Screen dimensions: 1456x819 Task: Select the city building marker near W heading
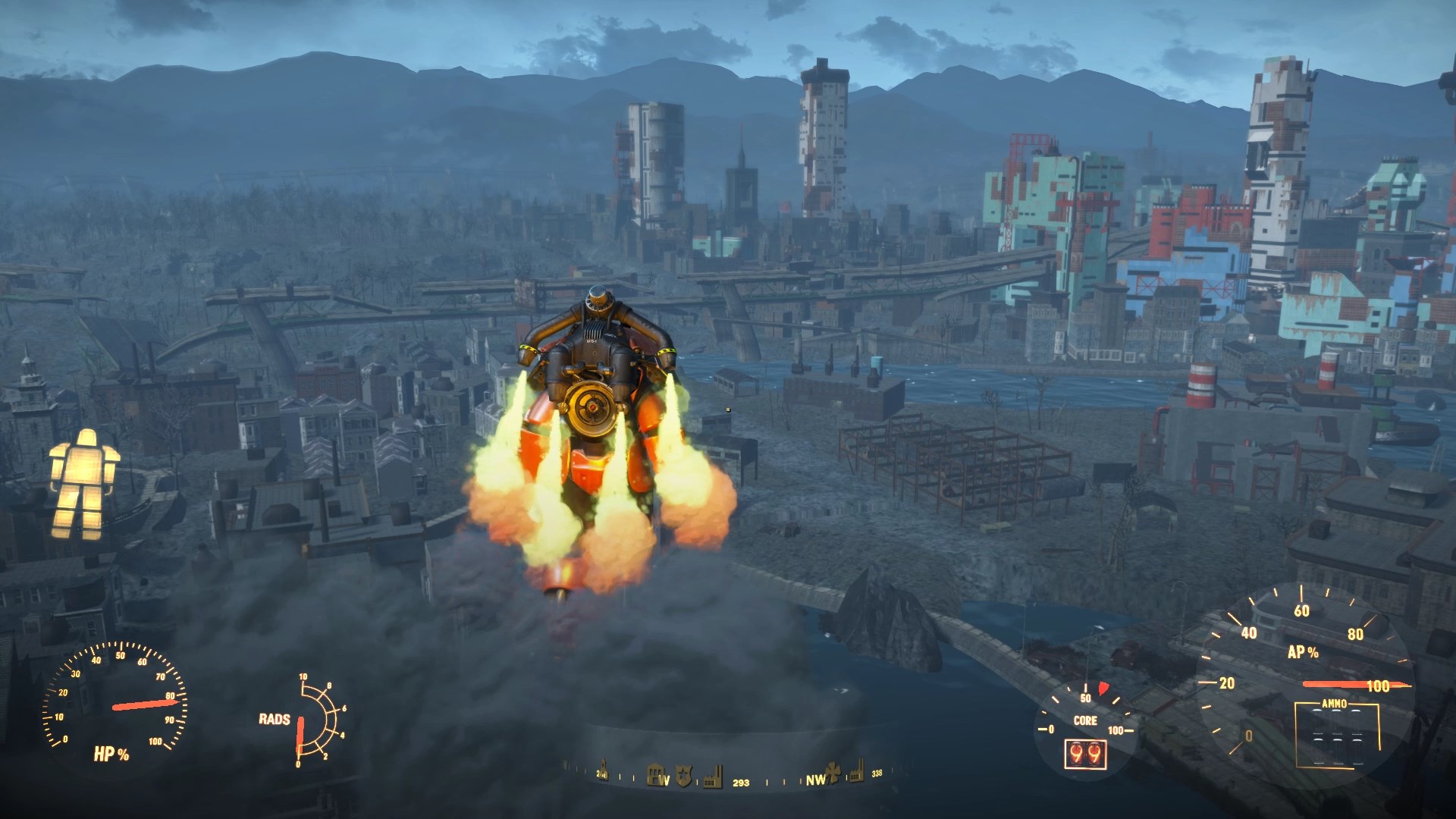(x=655, y=775)
